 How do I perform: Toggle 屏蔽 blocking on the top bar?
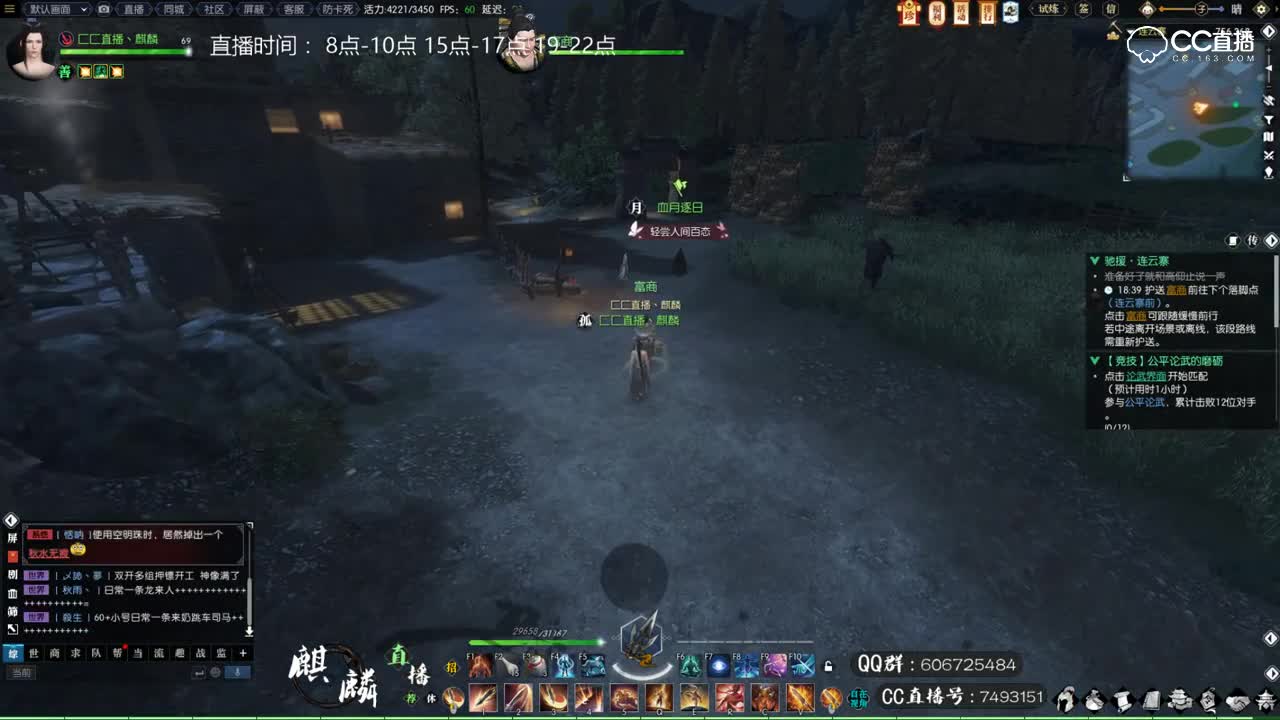click(x=253, y=9)
